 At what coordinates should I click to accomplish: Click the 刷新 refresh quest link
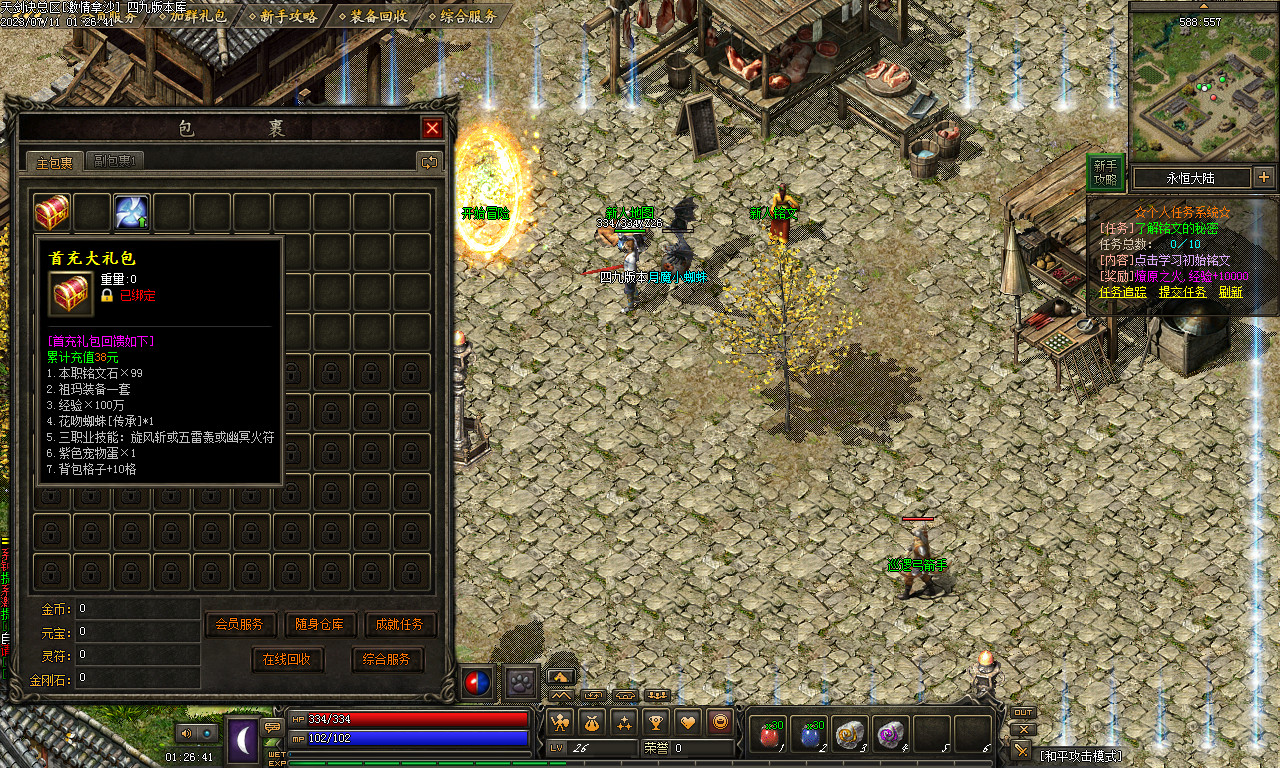point(1230,292)
